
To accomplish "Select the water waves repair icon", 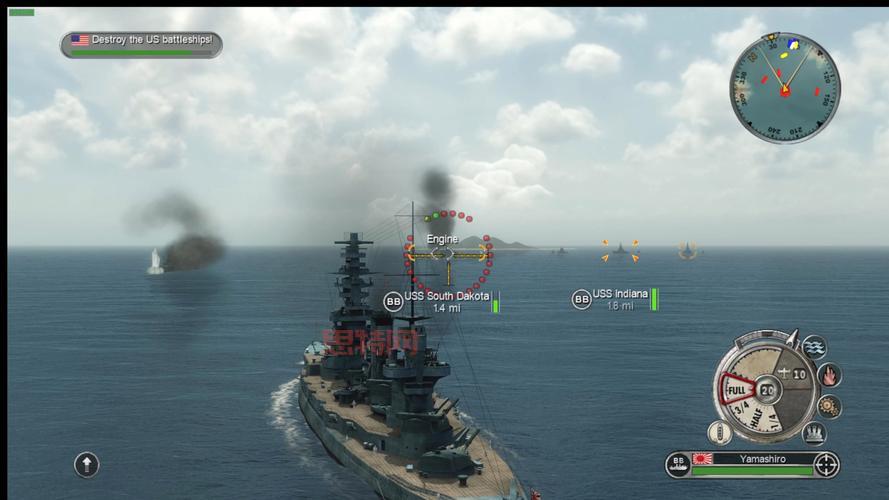I will [x=815, y=347].
